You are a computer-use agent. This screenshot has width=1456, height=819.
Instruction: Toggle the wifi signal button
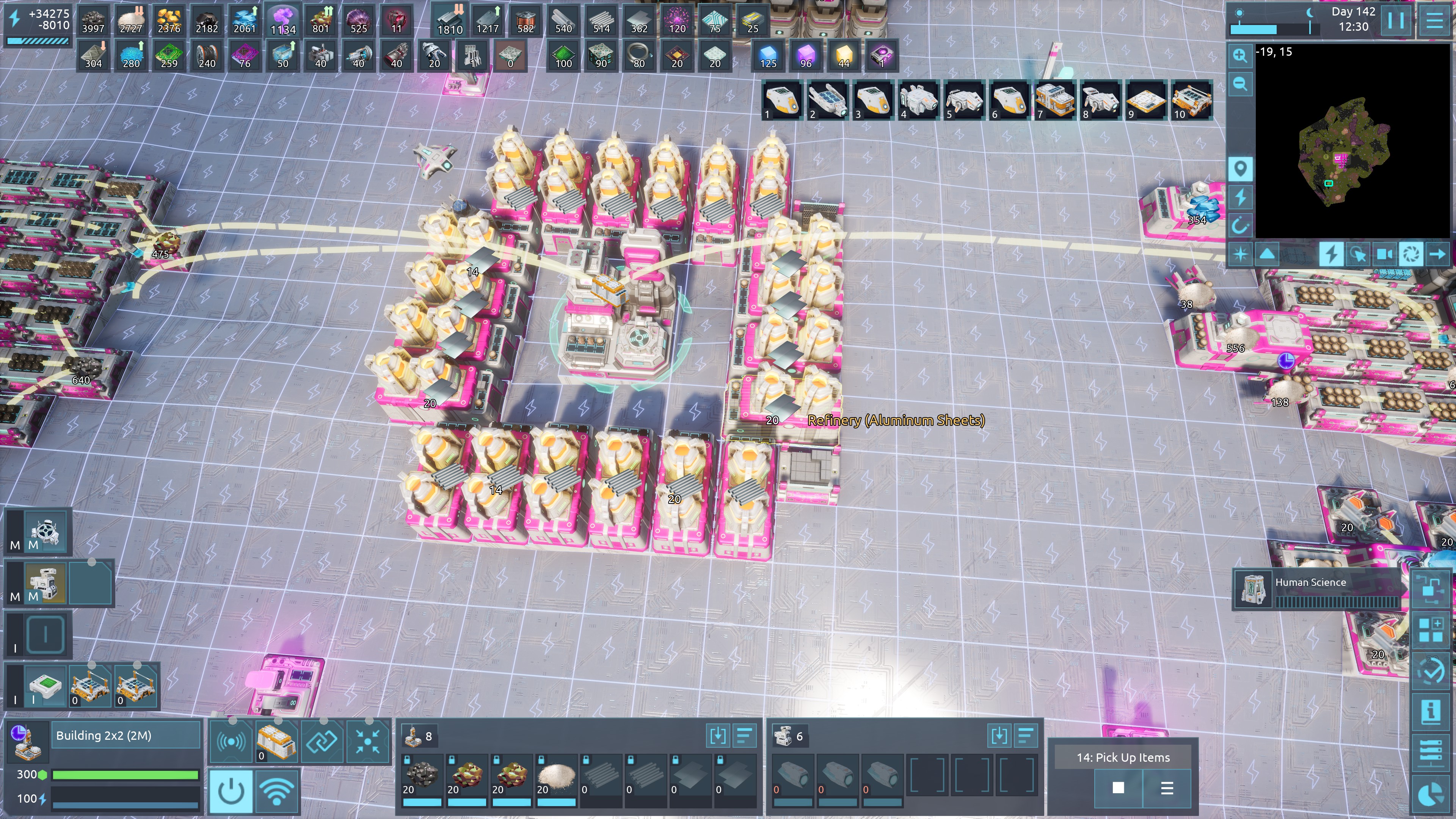pos(277,790)
